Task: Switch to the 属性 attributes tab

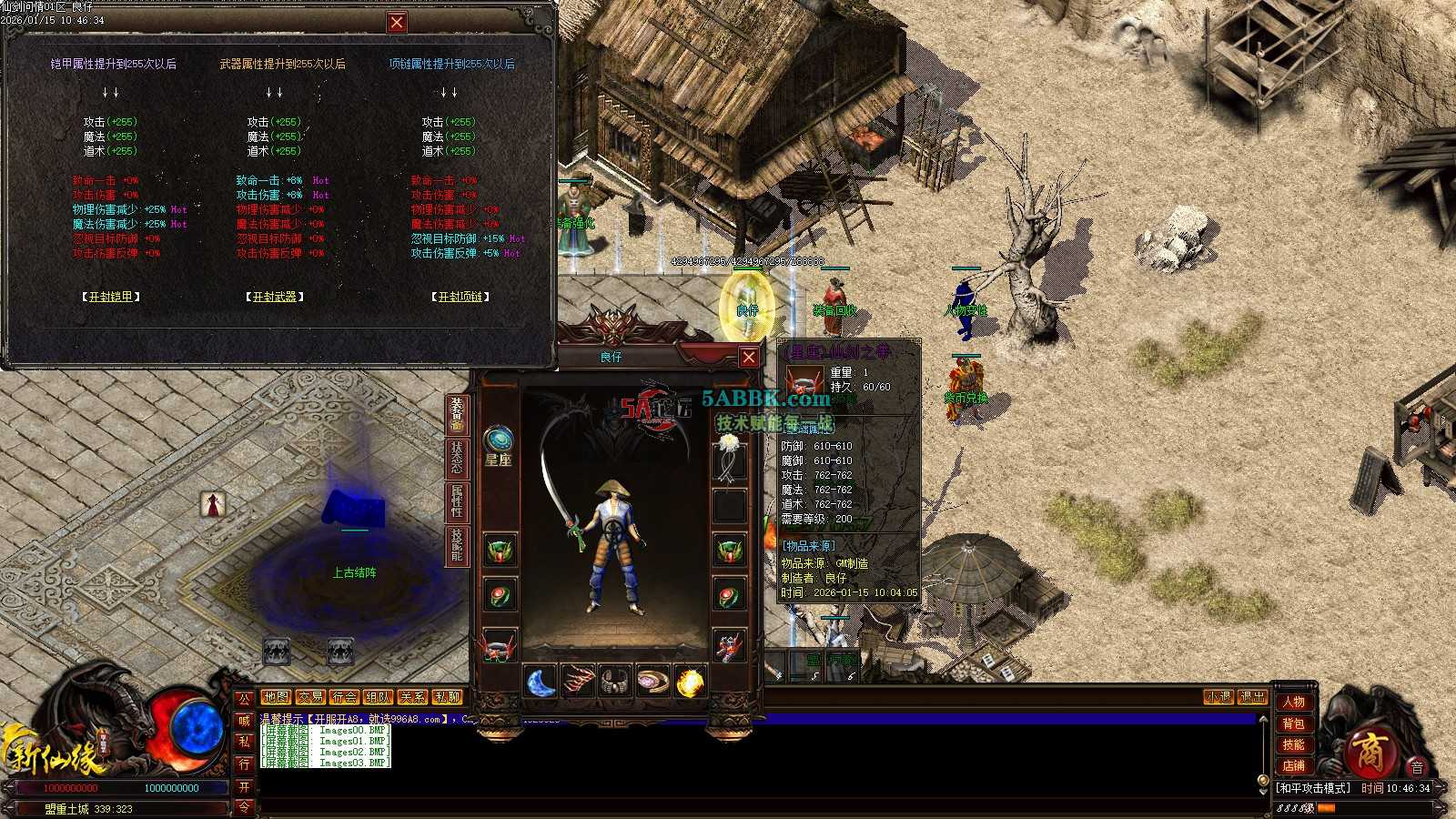Action: click(x=457, y=500)
